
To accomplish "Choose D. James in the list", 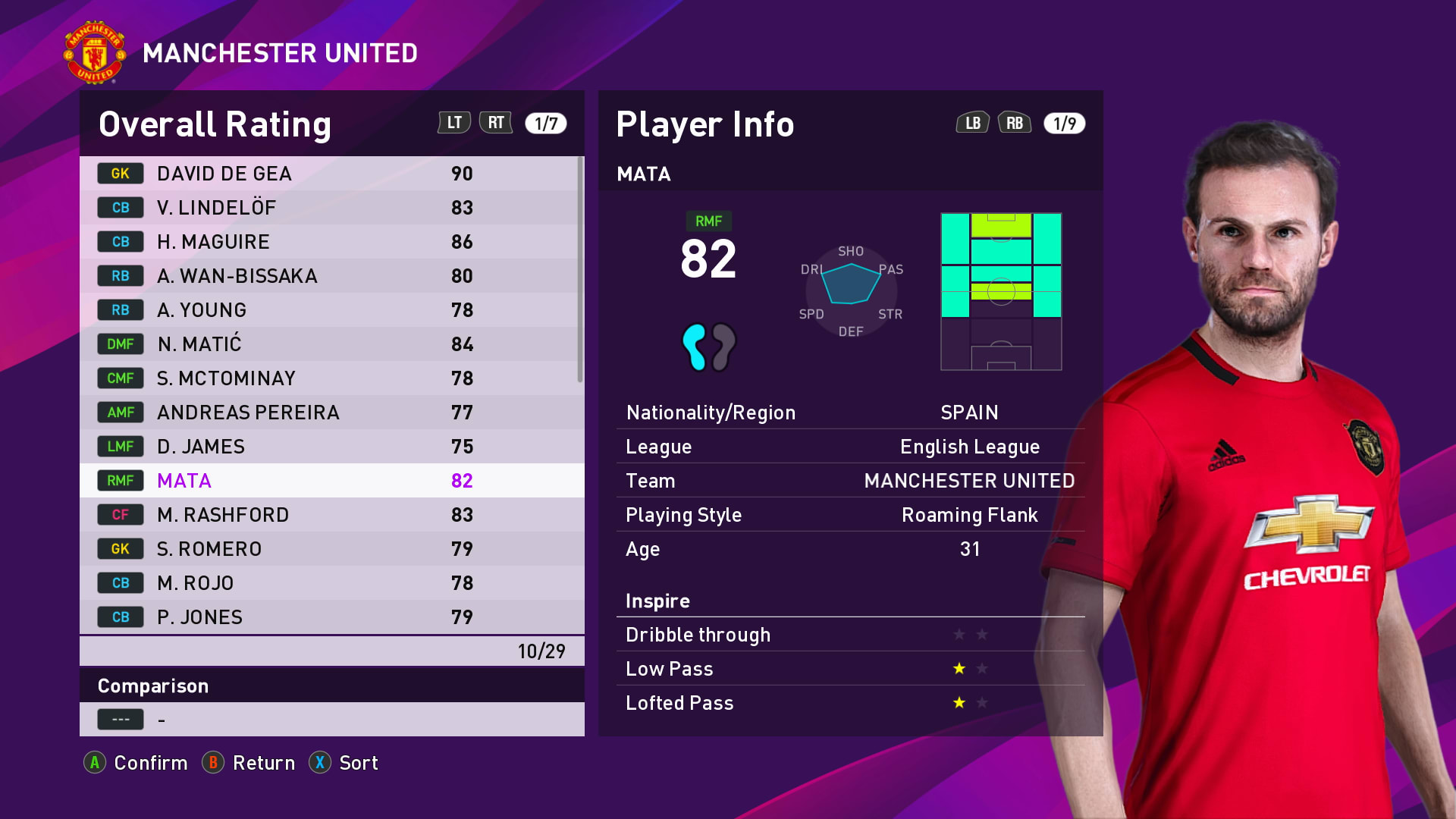I will [331, 447].
